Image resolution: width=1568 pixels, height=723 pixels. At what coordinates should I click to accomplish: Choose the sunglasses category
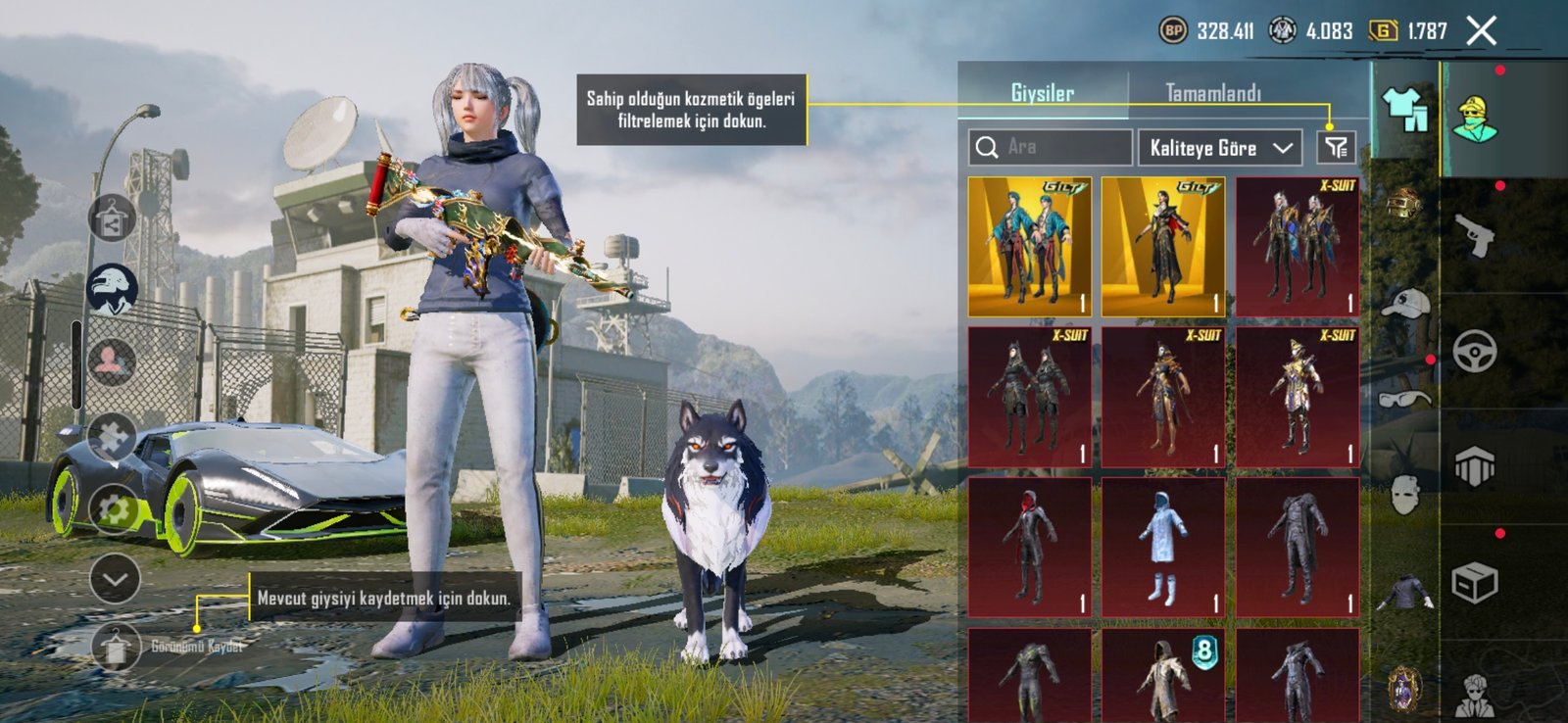point(1404,398)
